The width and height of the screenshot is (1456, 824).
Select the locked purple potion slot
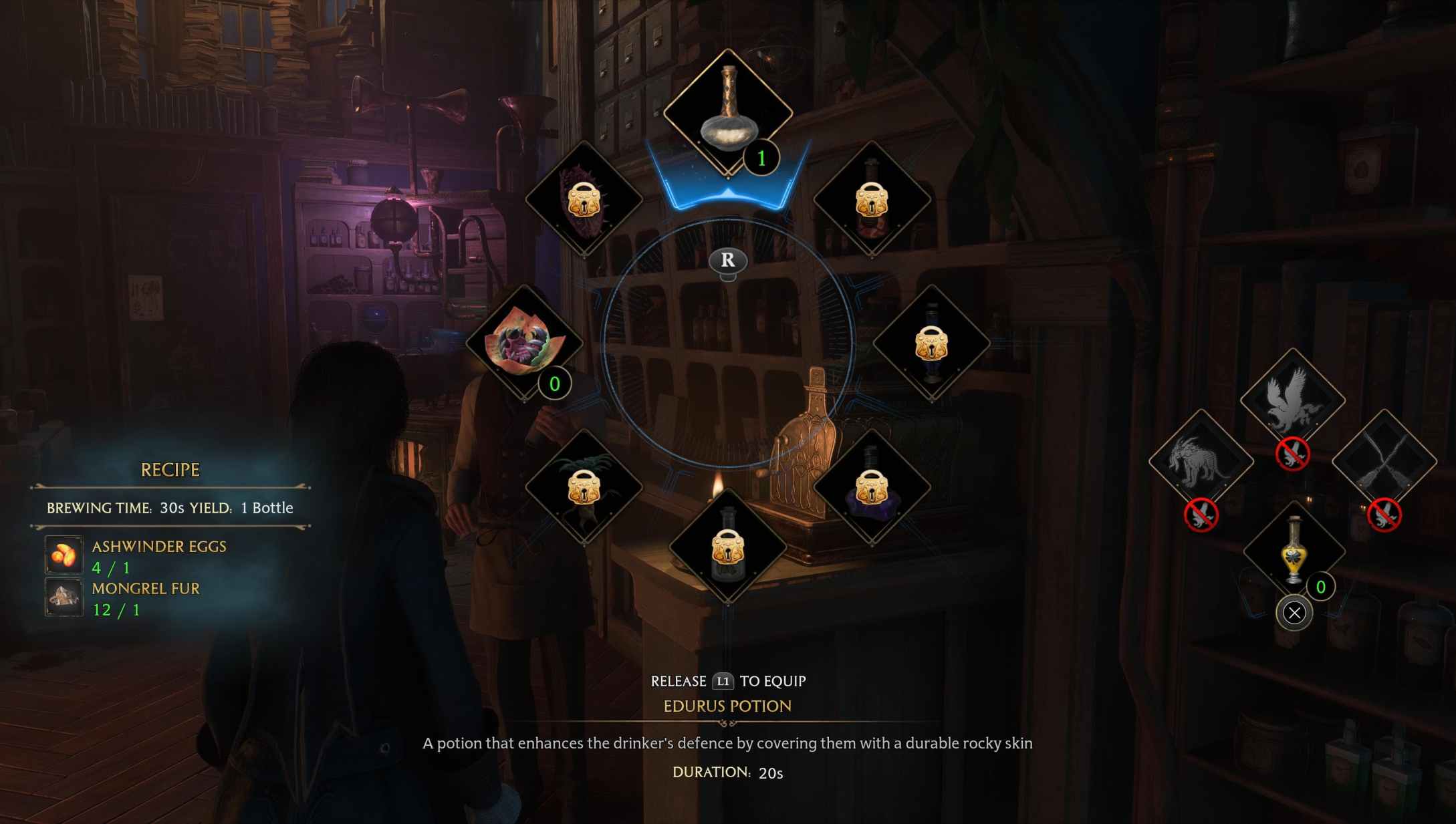[x=872, y=486]
